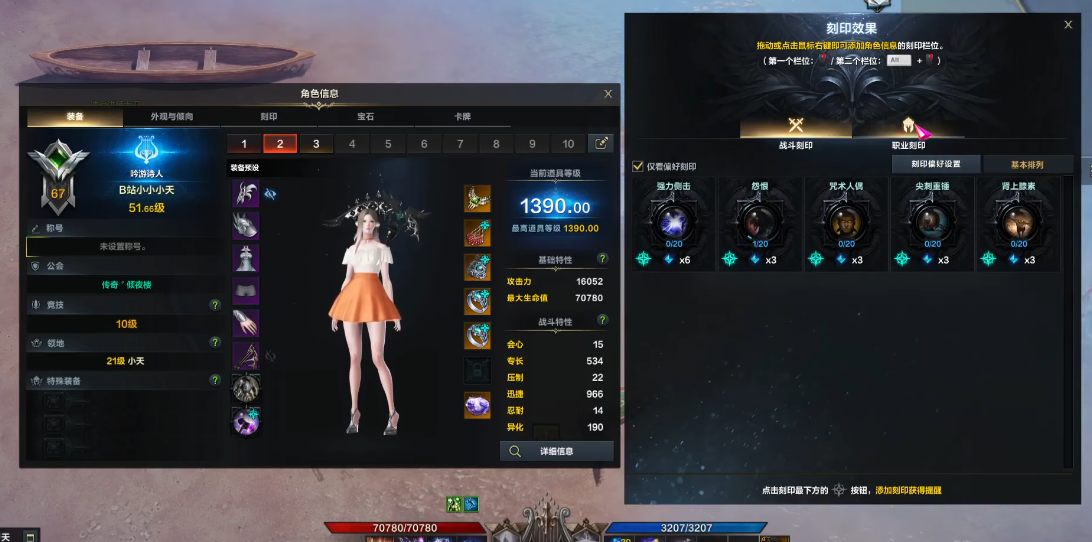Viewport: 1092px width, 542px height.
Task: Toggle the 仅看偏好刻印 checkbox
Action: [638, 166]
